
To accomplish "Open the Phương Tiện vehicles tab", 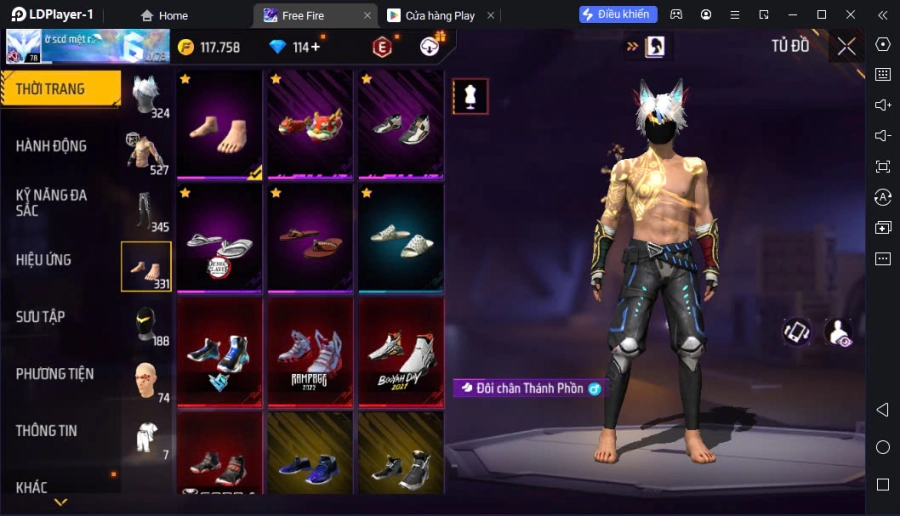I will click(55, 374).
